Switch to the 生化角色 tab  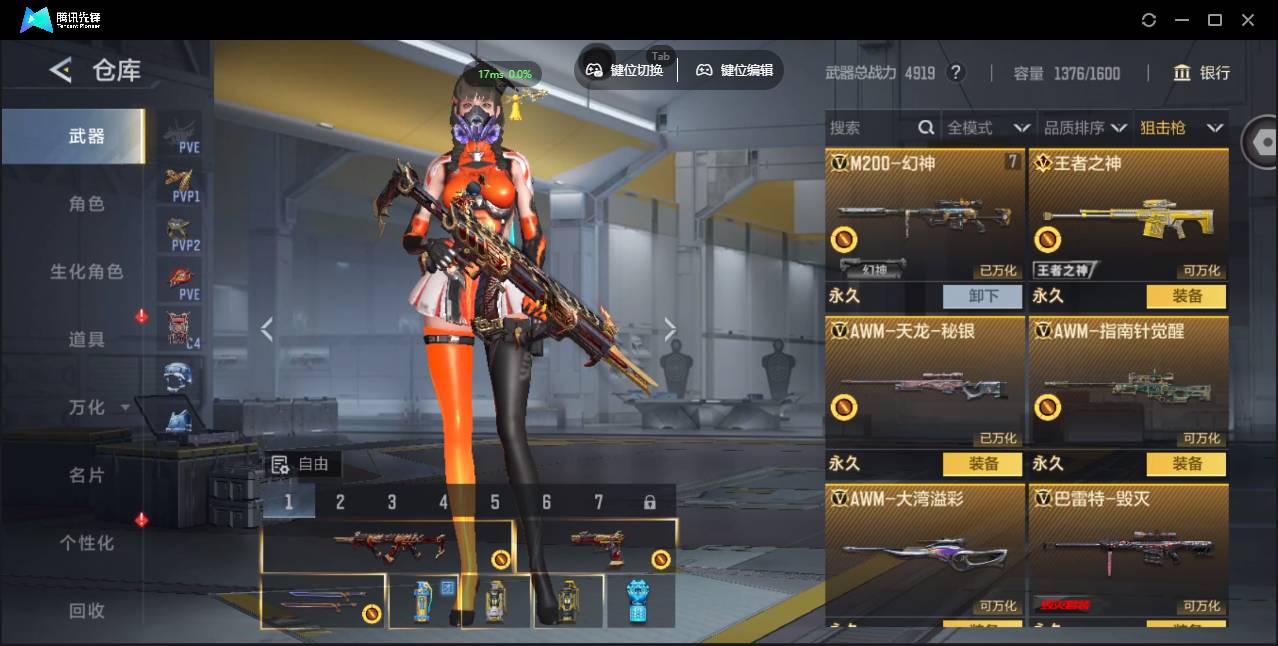click(x=86, y=272)
